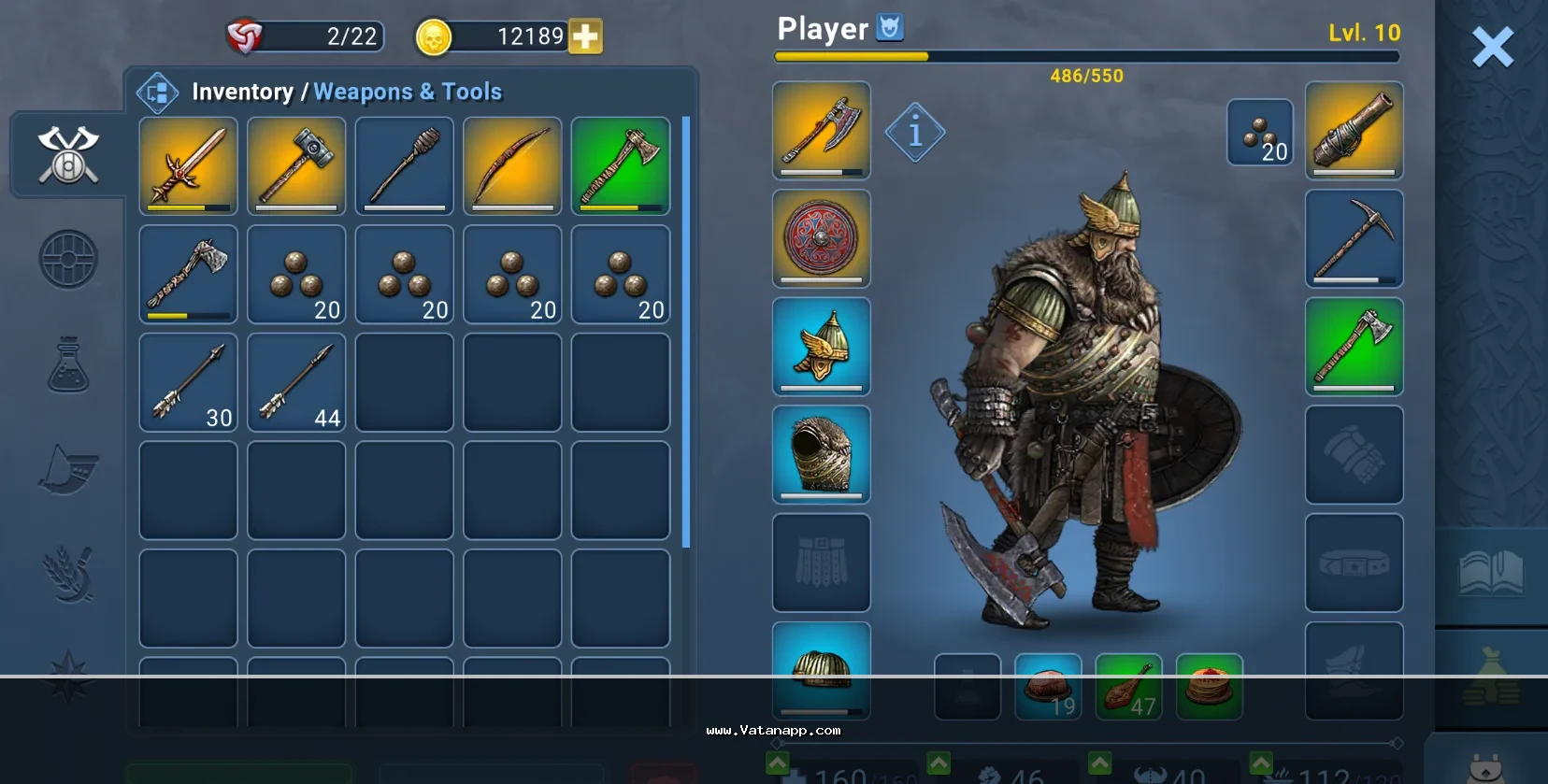This screenshot has width=1548, height=784.
Task: Switch to the armor shield category tab
Action: click(68, 259)
